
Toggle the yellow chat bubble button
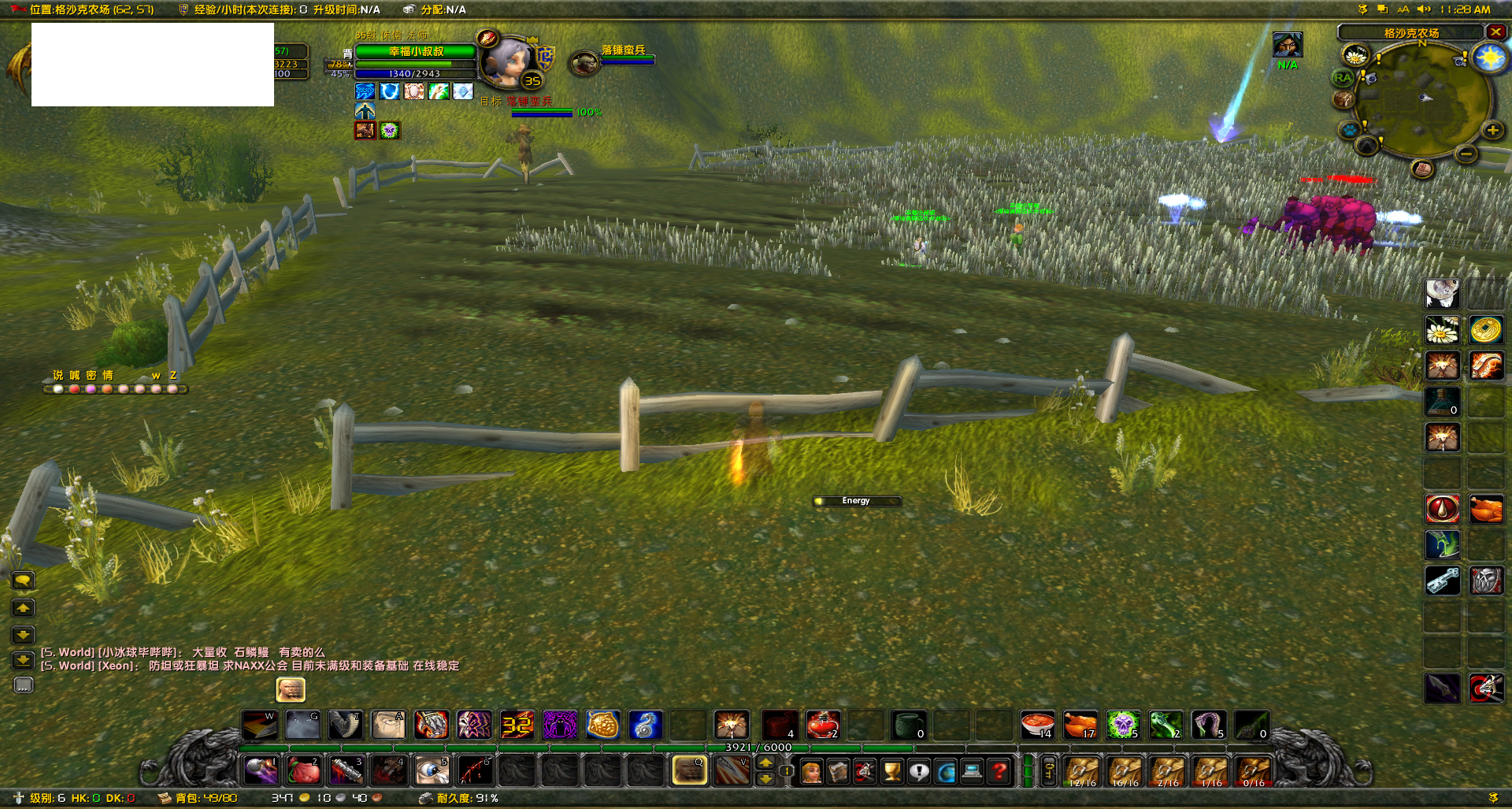24,581
